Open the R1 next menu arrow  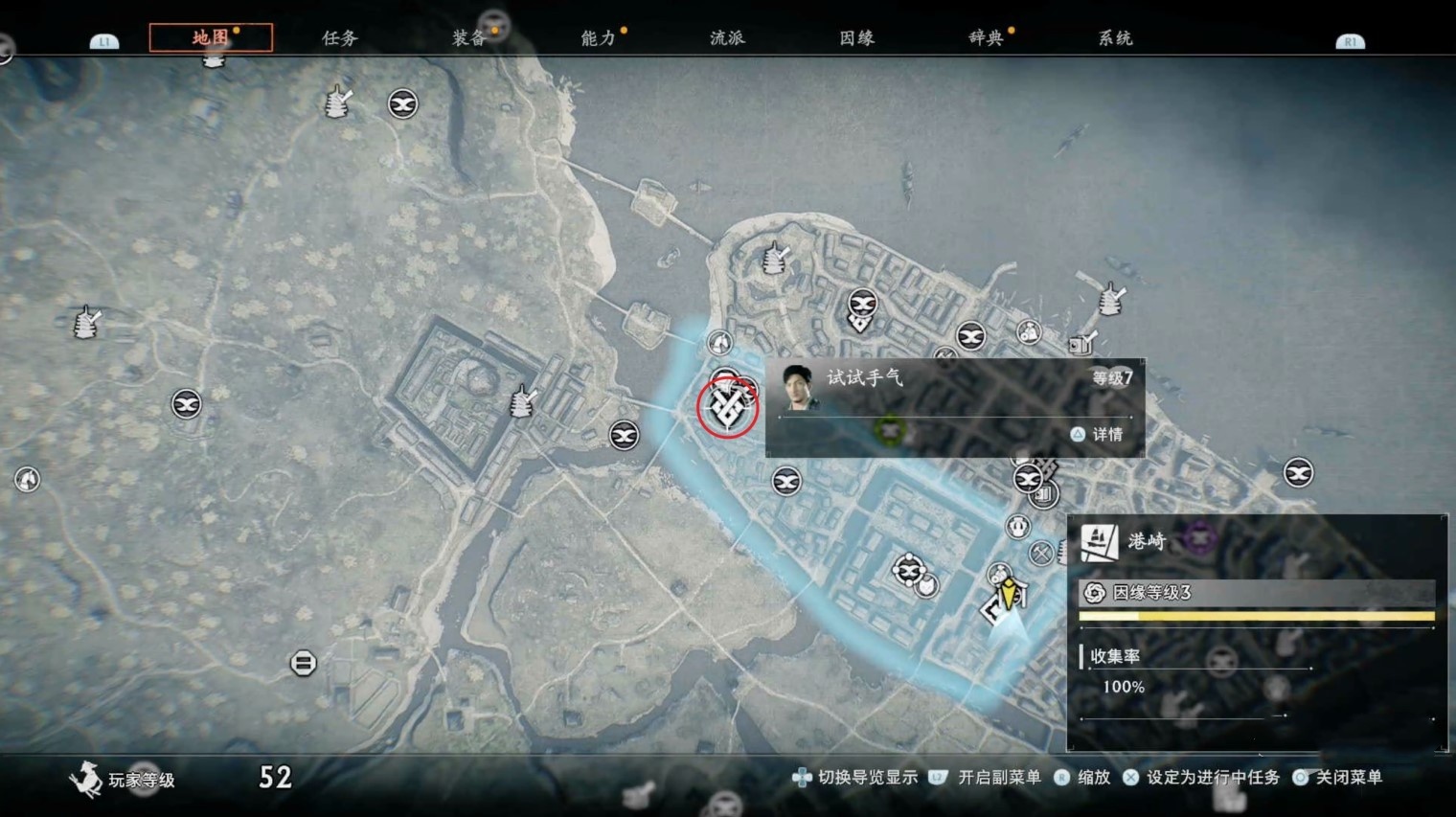click(x=1349, y=41)
